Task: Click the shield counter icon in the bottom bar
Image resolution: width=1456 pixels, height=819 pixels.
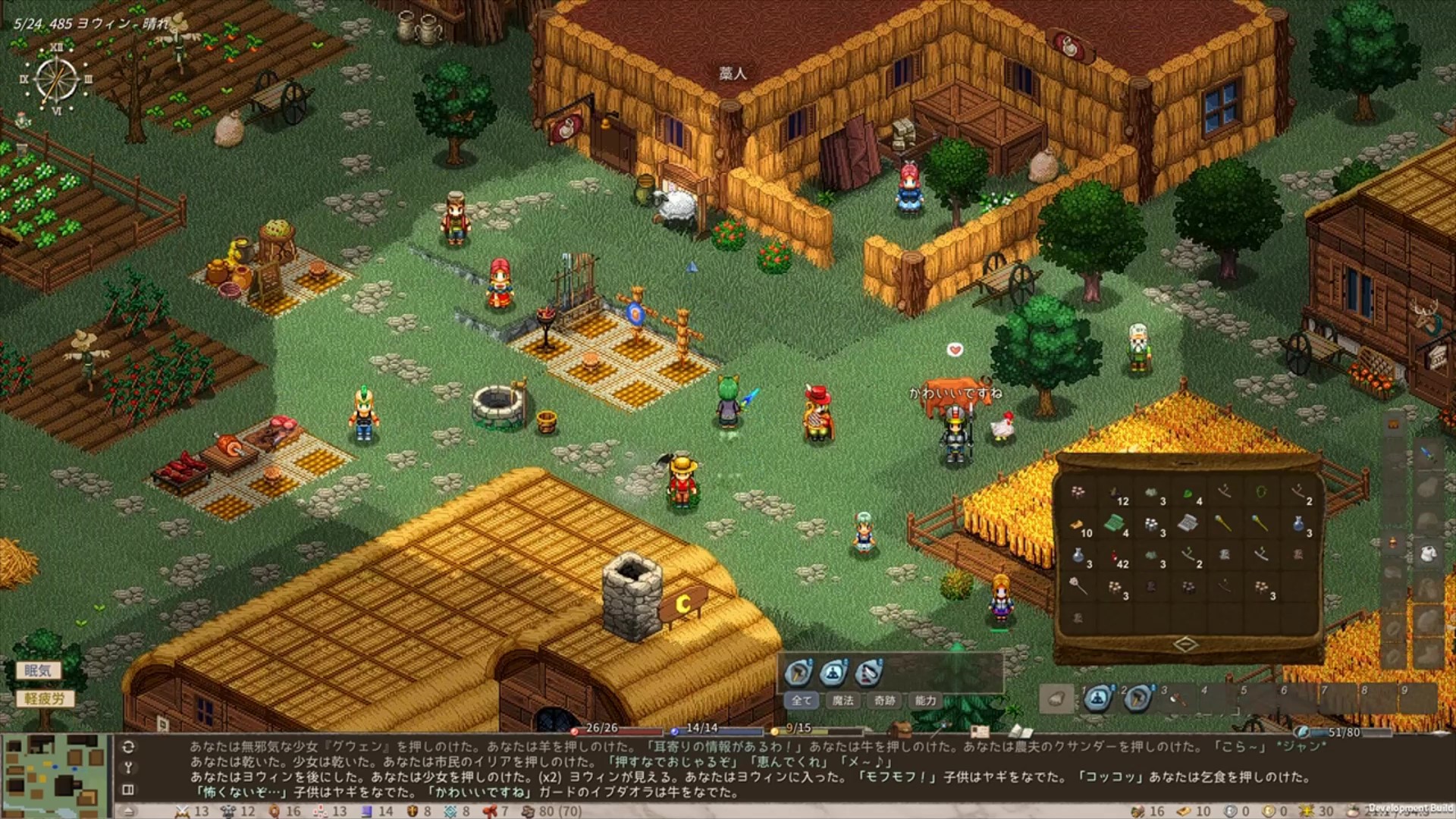Action: click(412, 811)
